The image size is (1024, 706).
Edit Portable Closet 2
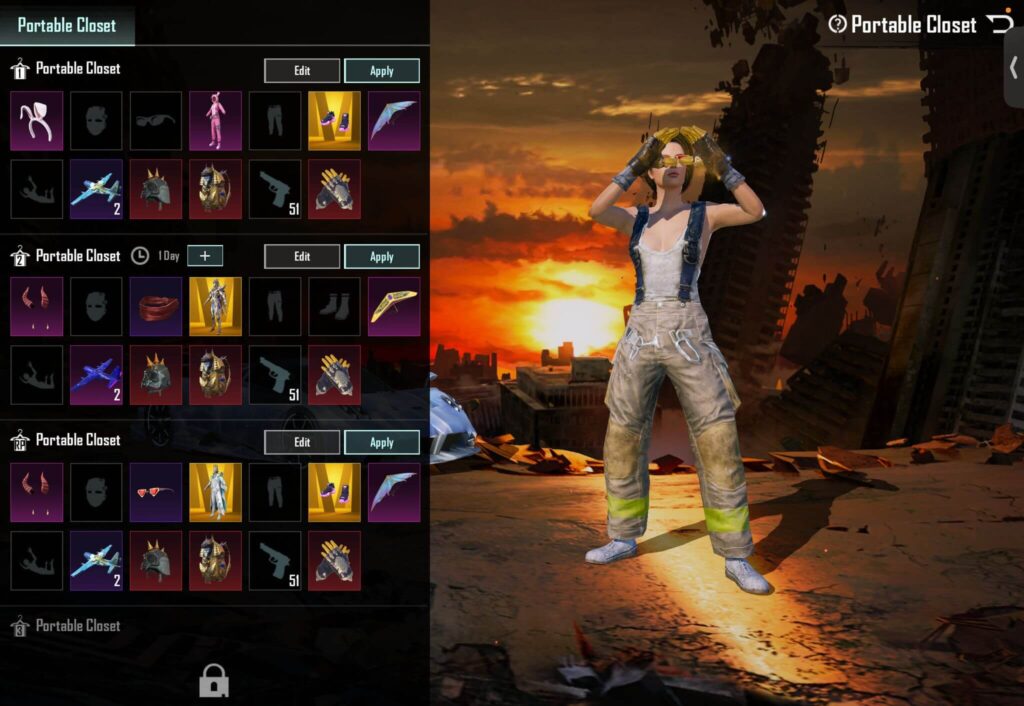(302, 257)
